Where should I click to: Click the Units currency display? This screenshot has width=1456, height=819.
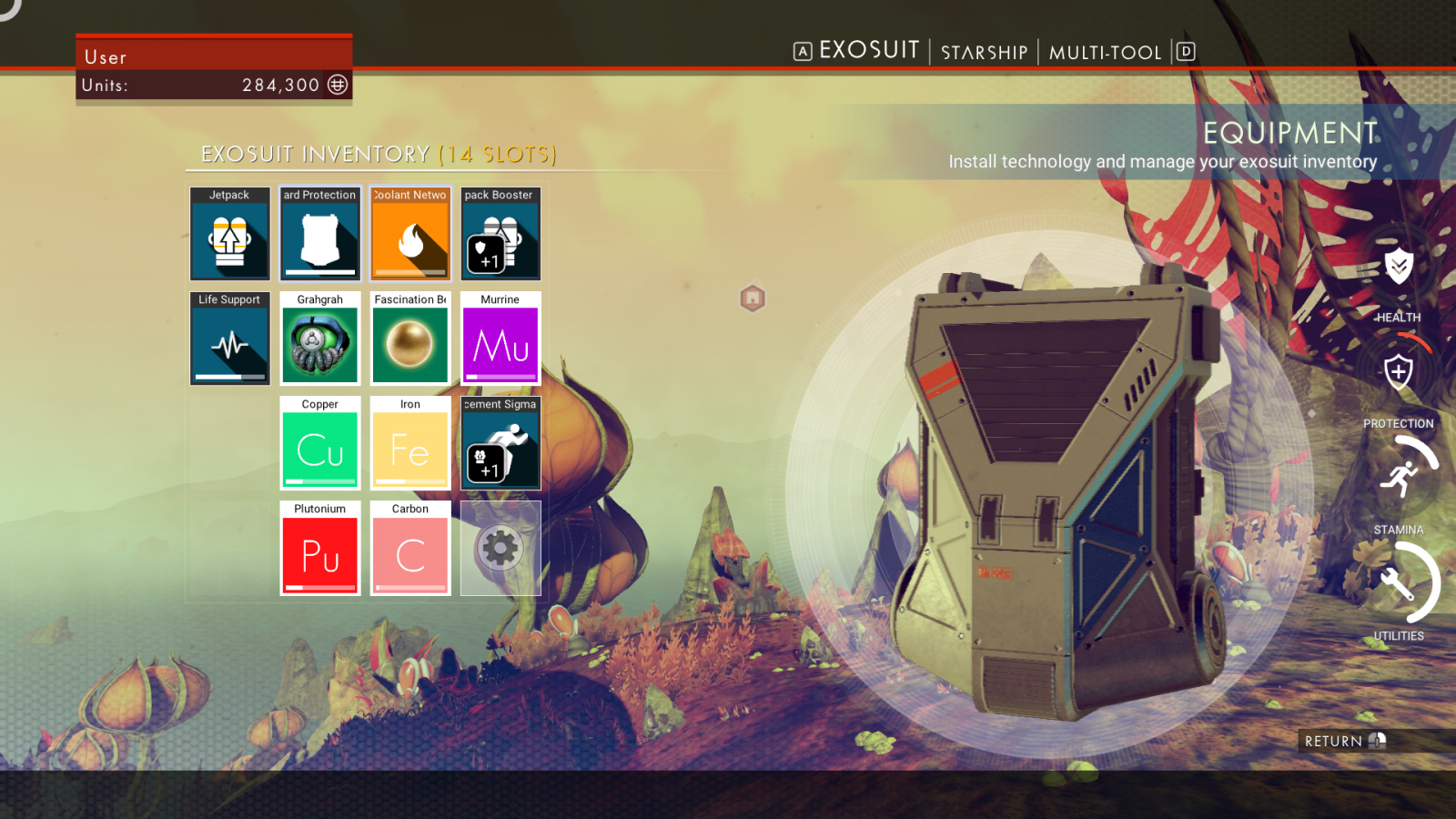pos(214,85)
